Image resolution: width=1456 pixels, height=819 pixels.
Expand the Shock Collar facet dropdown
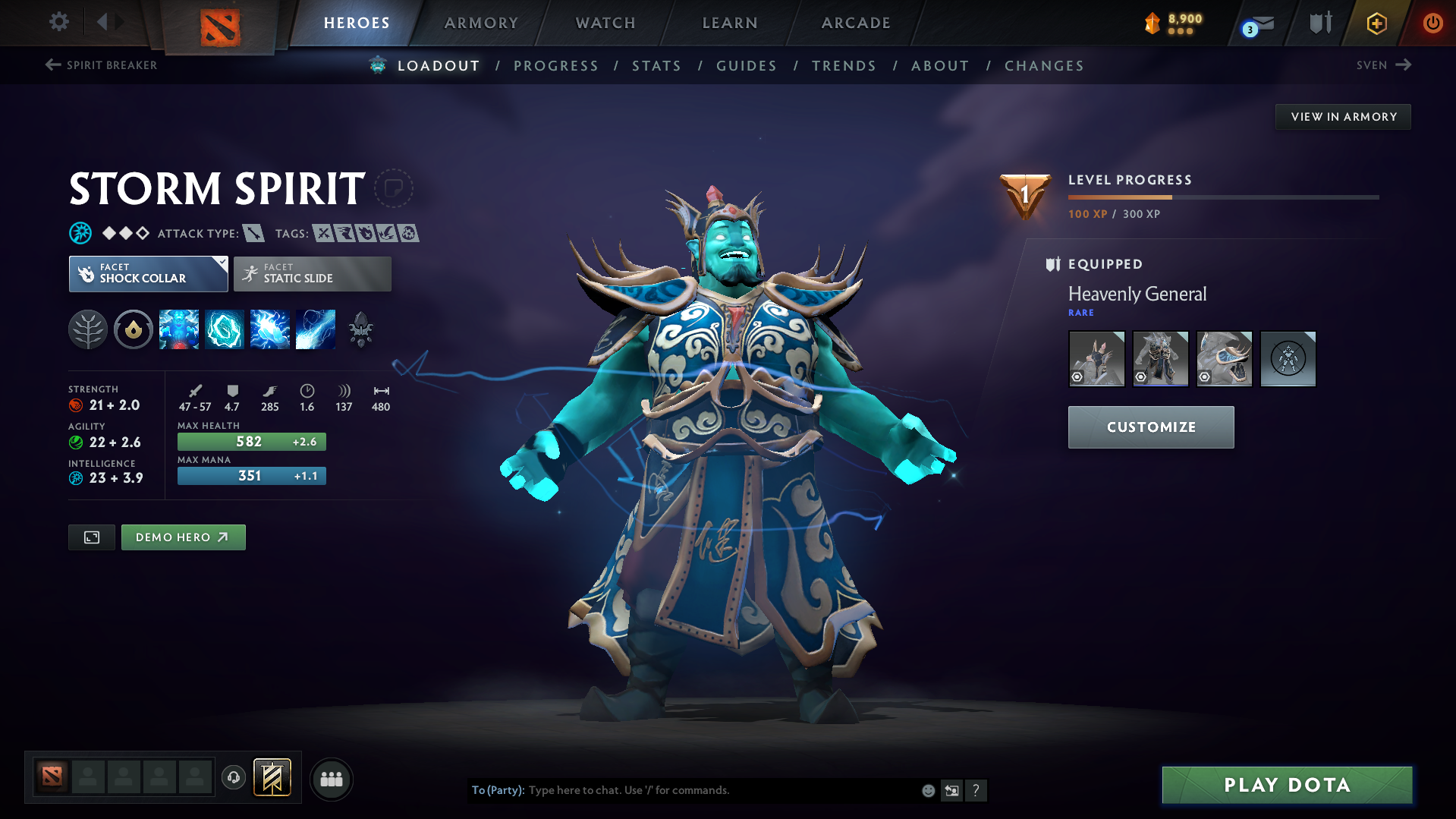click(221, 262)
